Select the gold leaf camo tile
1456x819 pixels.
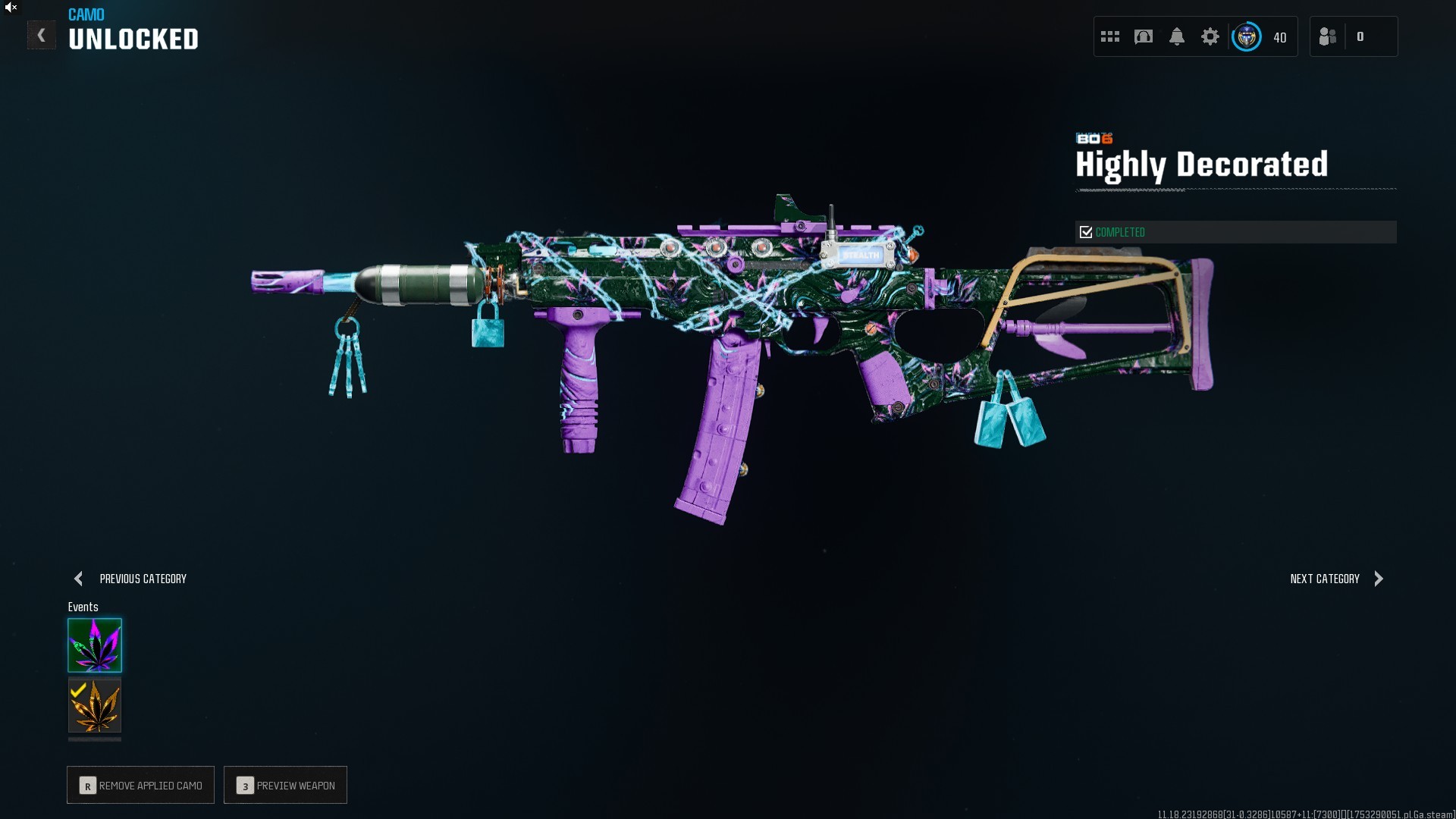(95, 705)
